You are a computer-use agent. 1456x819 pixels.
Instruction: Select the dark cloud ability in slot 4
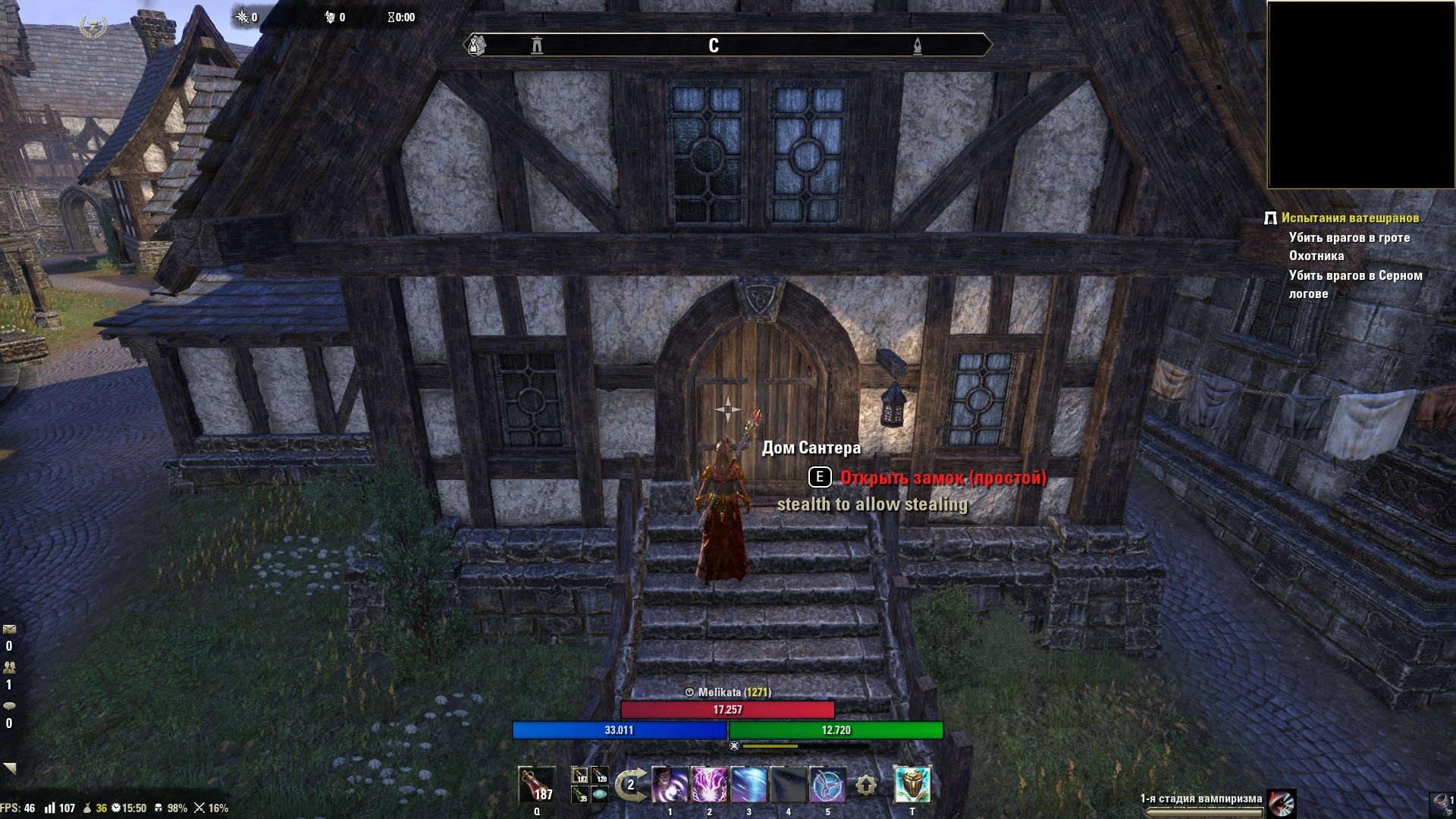point(788,785)
